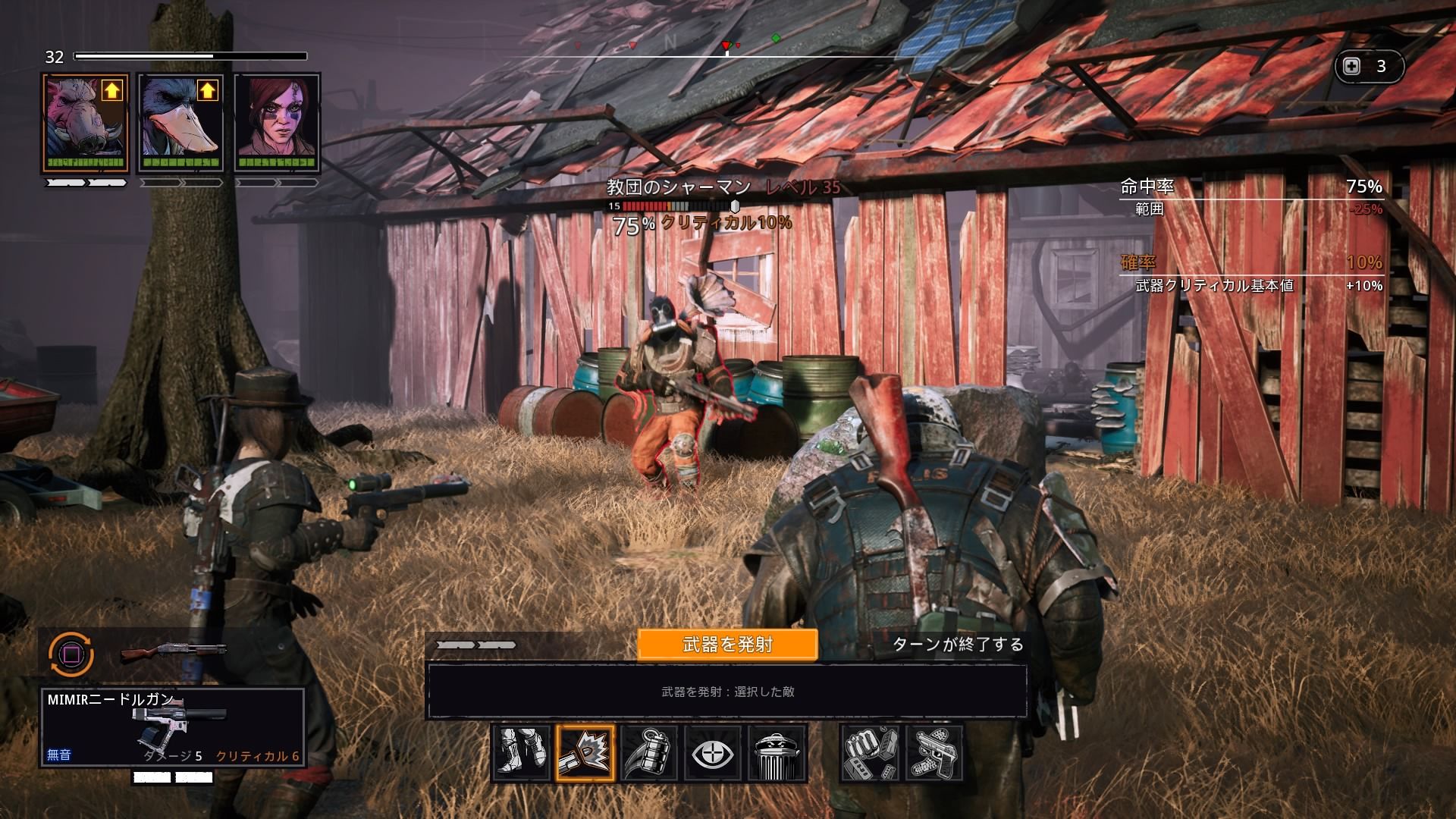Choose the grenade throw ability
This screenshot has height=819, width=1456.
pos(649,753)
